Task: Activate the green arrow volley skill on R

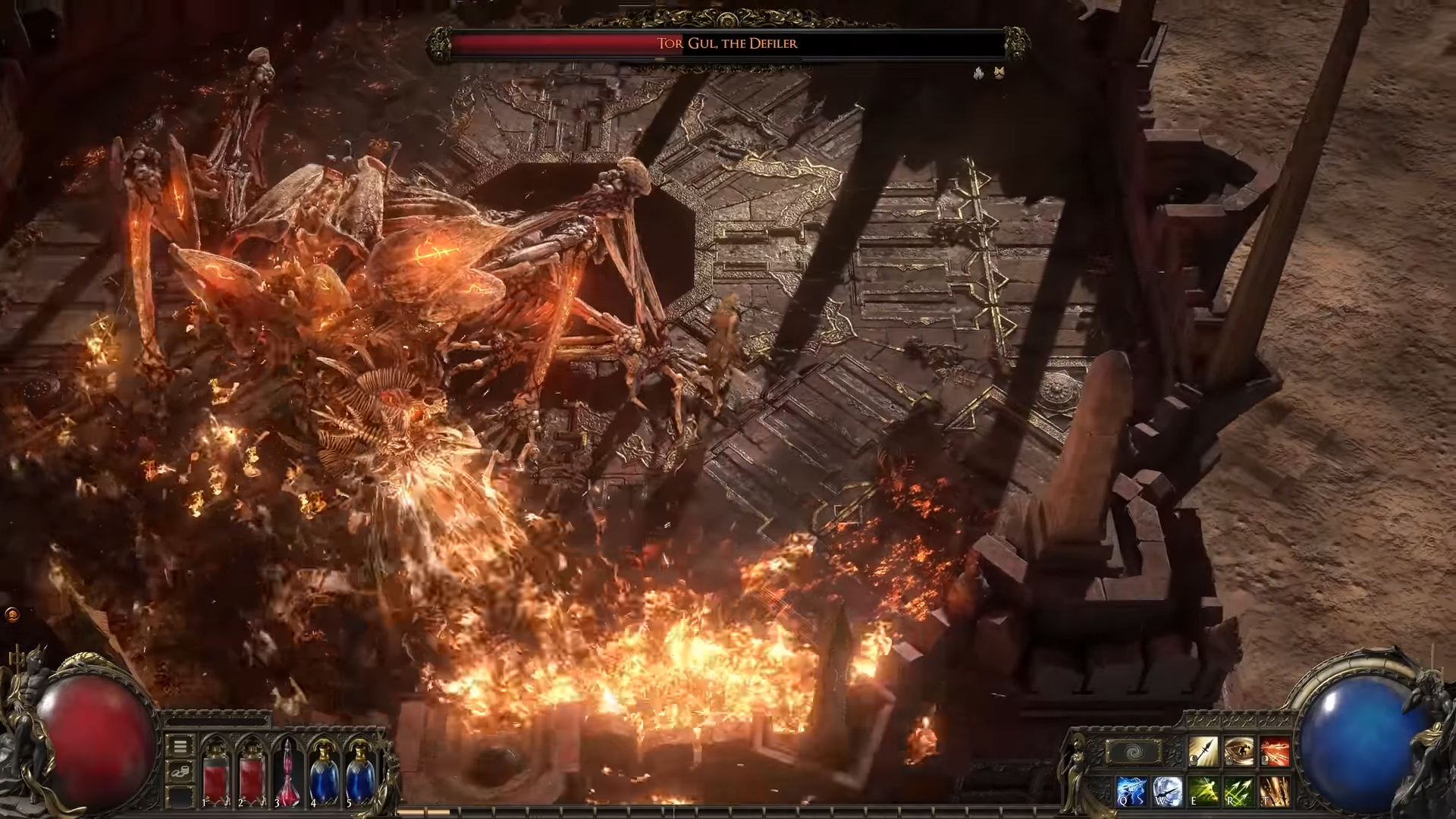Action: point(1238,790)
